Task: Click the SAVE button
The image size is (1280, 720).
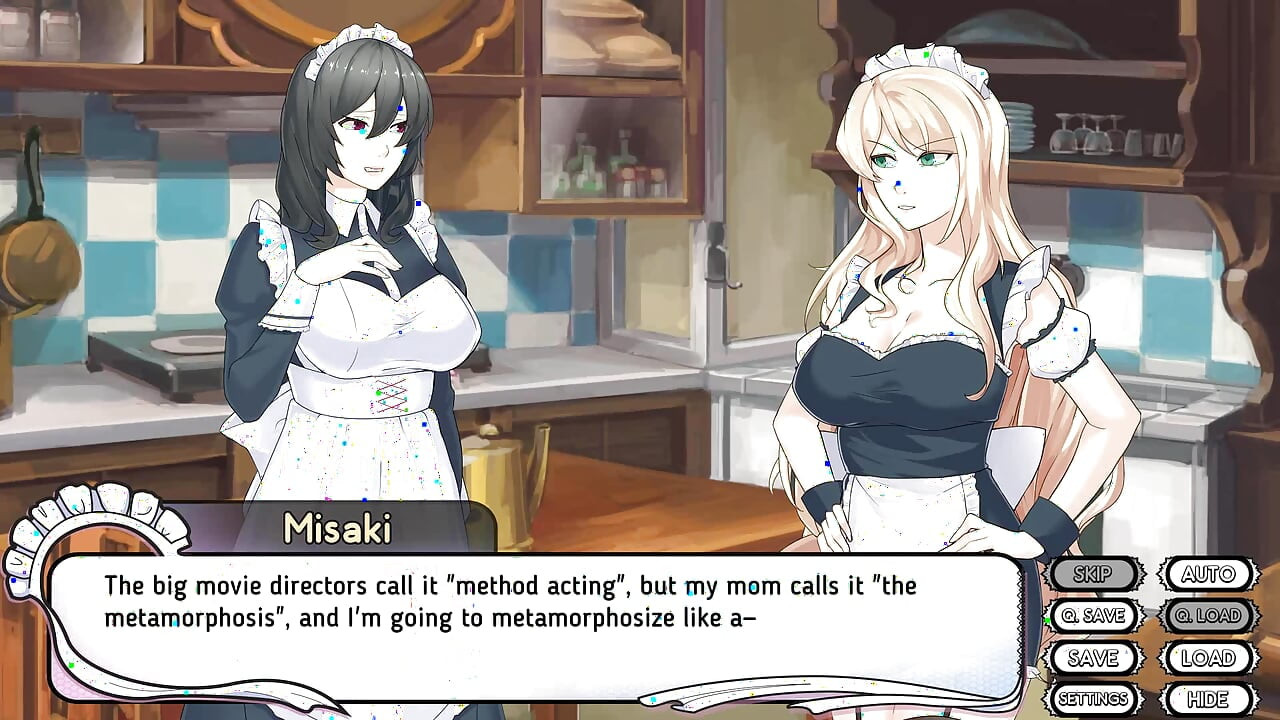Action: pyautogui.click(x=1094, y=658)
